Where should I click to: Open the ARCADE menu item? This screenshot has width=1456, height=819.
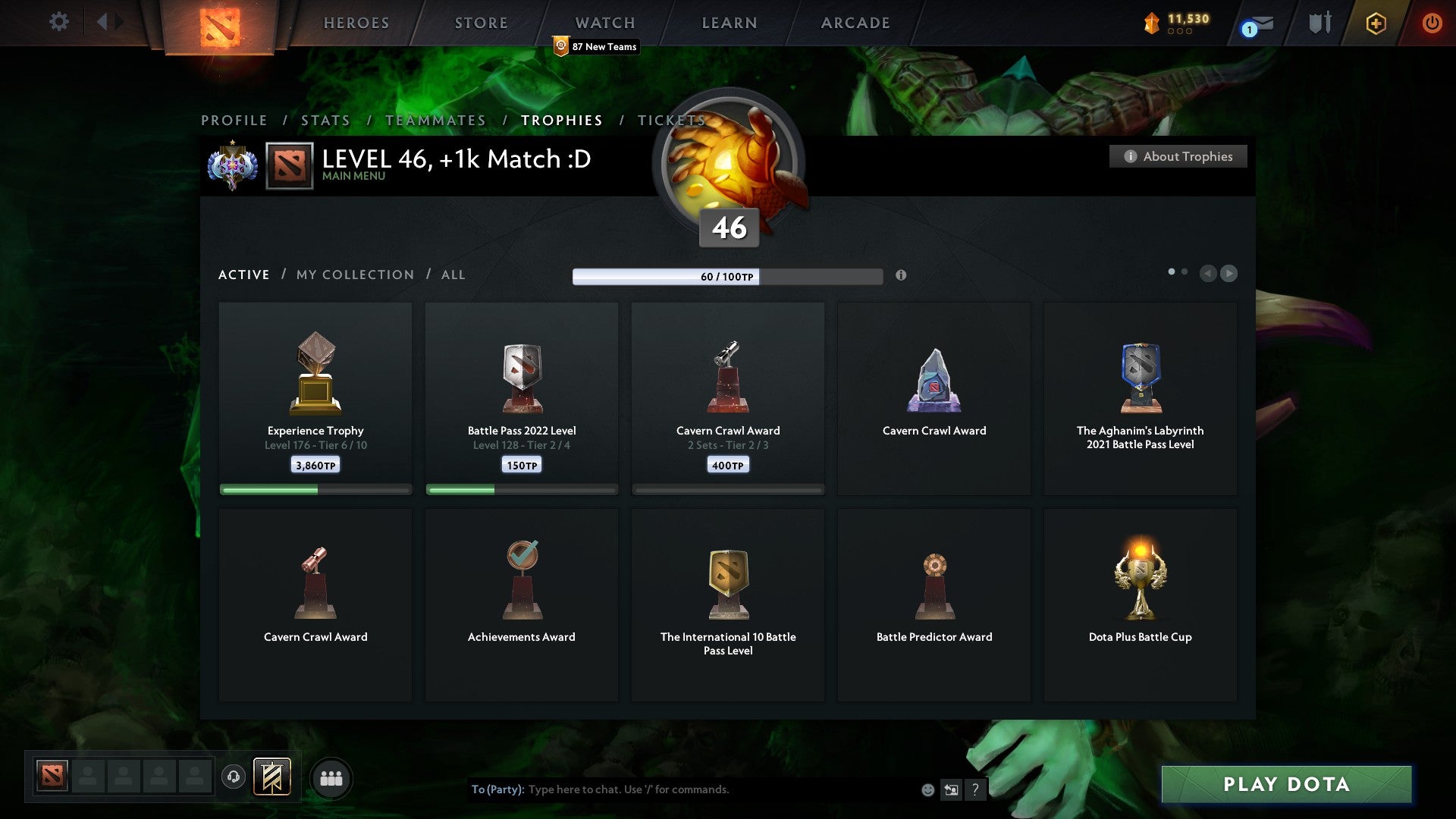pos(854,22)
